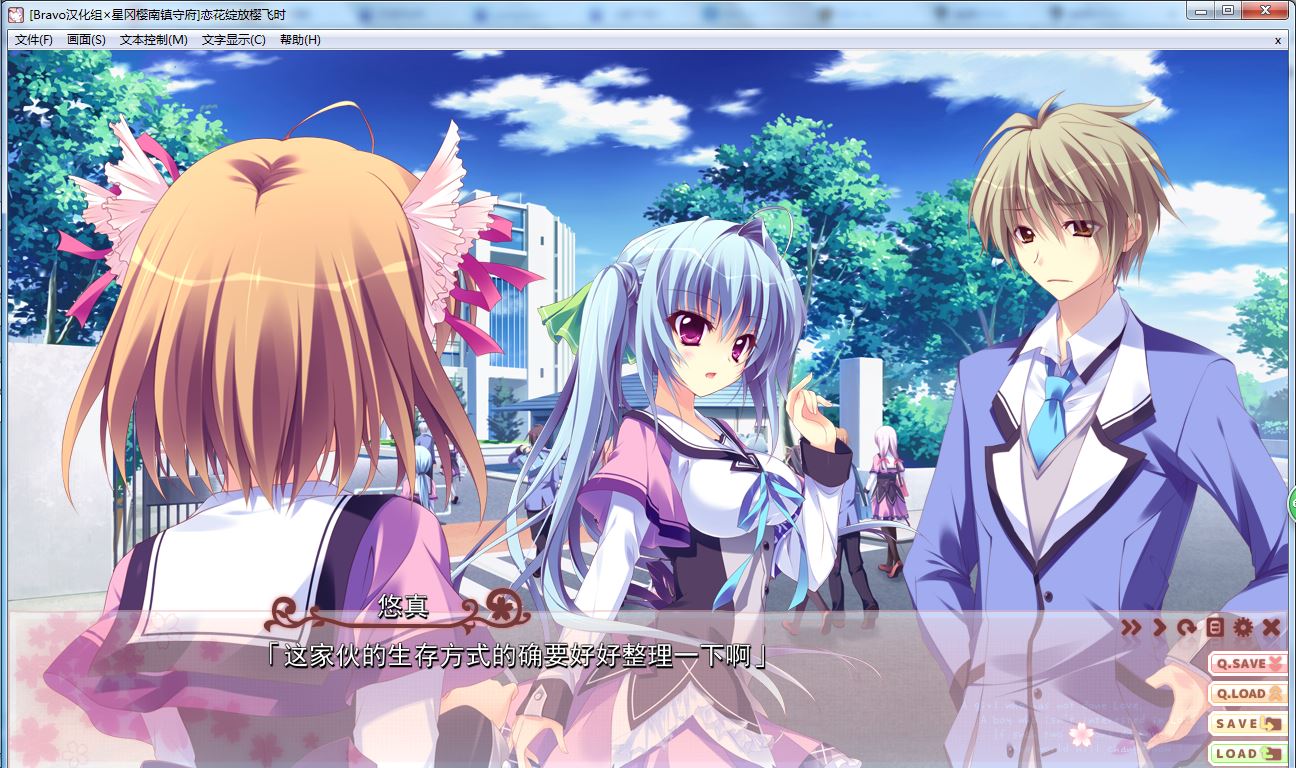Open the 帮助(H) menu
The height and width of the screenshot is (768, 1296).
pos(300,40)
